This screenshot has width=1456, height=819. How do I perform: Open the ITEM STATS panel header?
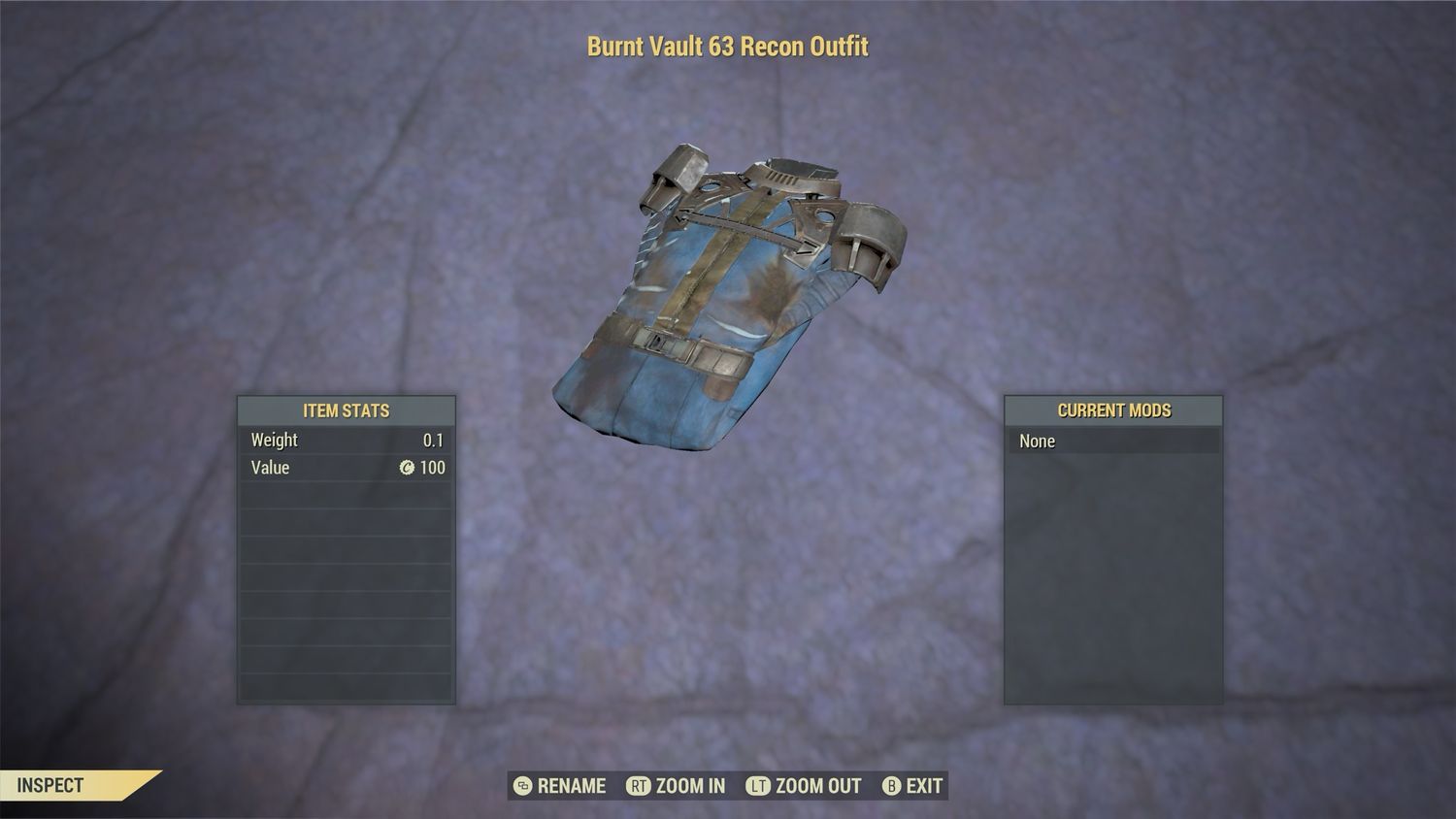[345, 410]
